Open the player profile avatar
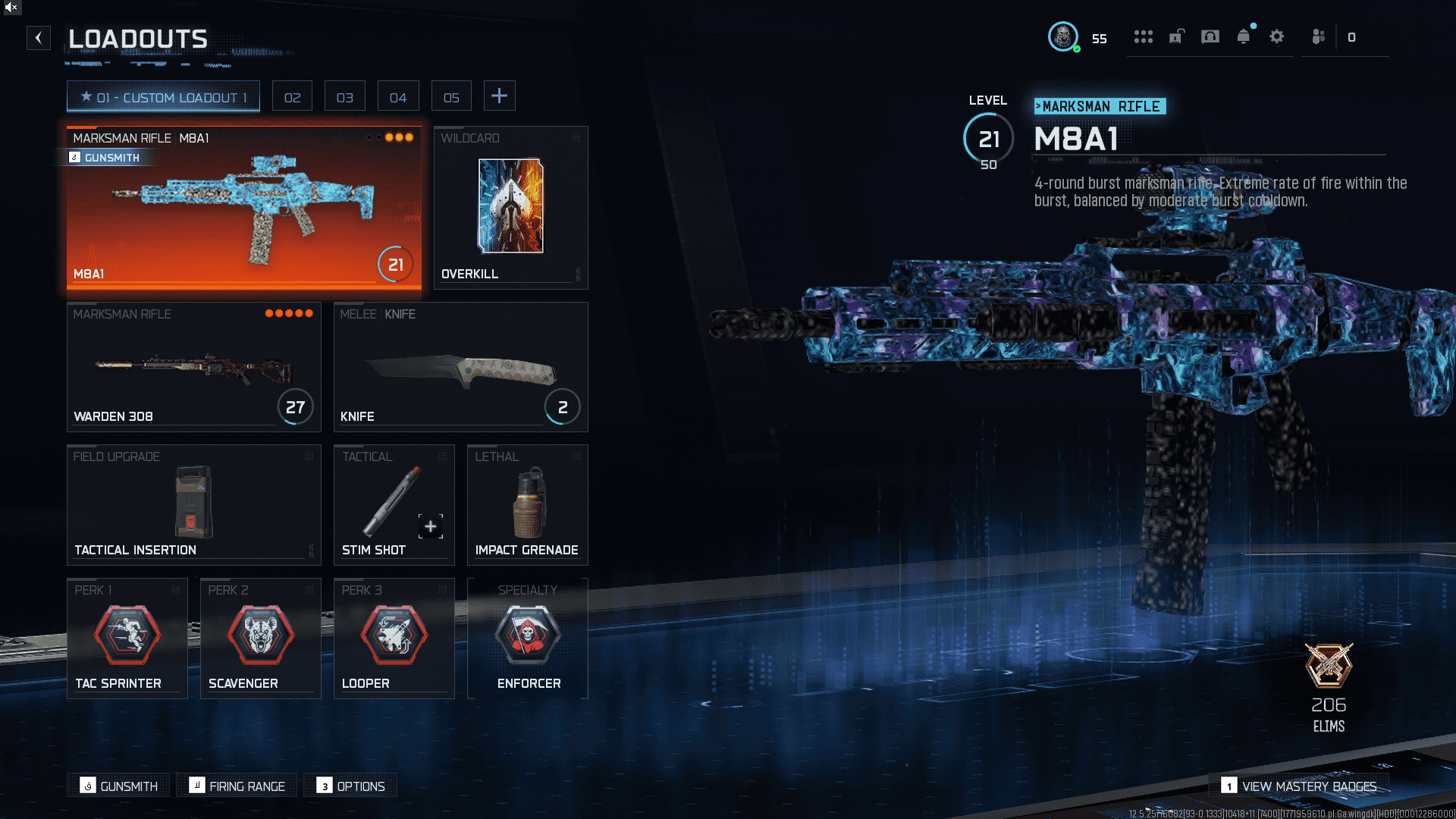 [1062, 36]
